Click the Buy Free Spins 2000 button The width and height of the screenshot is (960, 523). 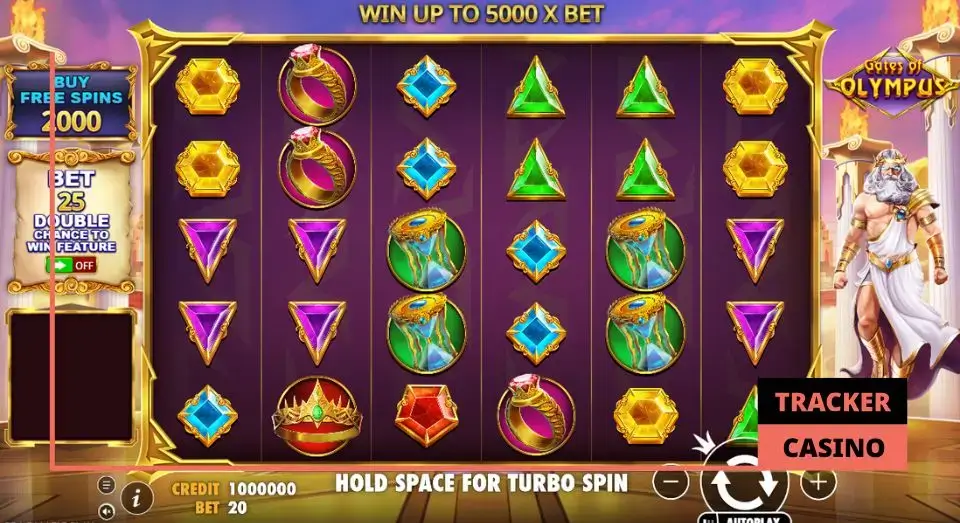click(70, 103)
